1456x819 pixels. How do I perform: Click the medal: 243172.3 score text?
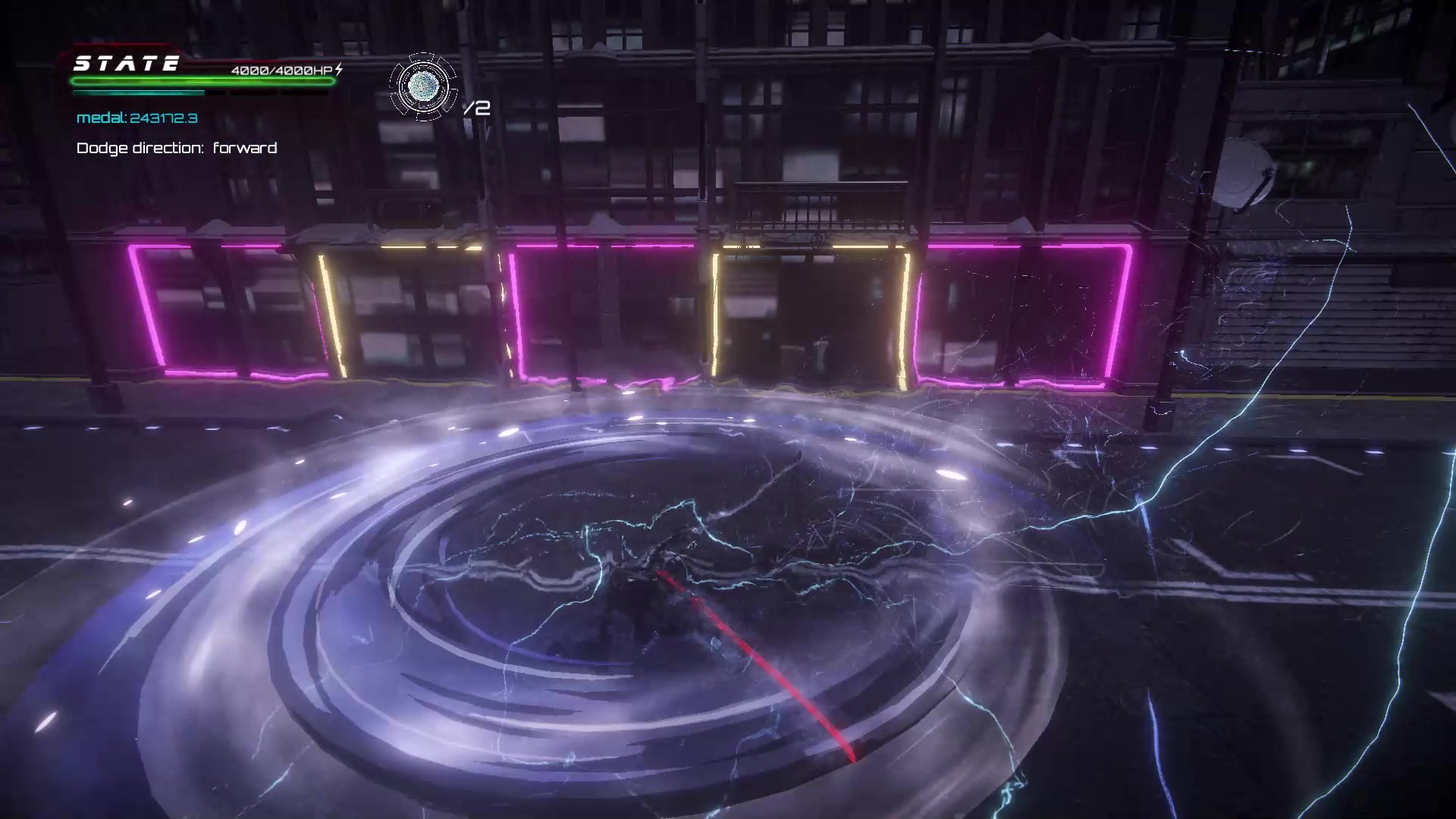136,118
